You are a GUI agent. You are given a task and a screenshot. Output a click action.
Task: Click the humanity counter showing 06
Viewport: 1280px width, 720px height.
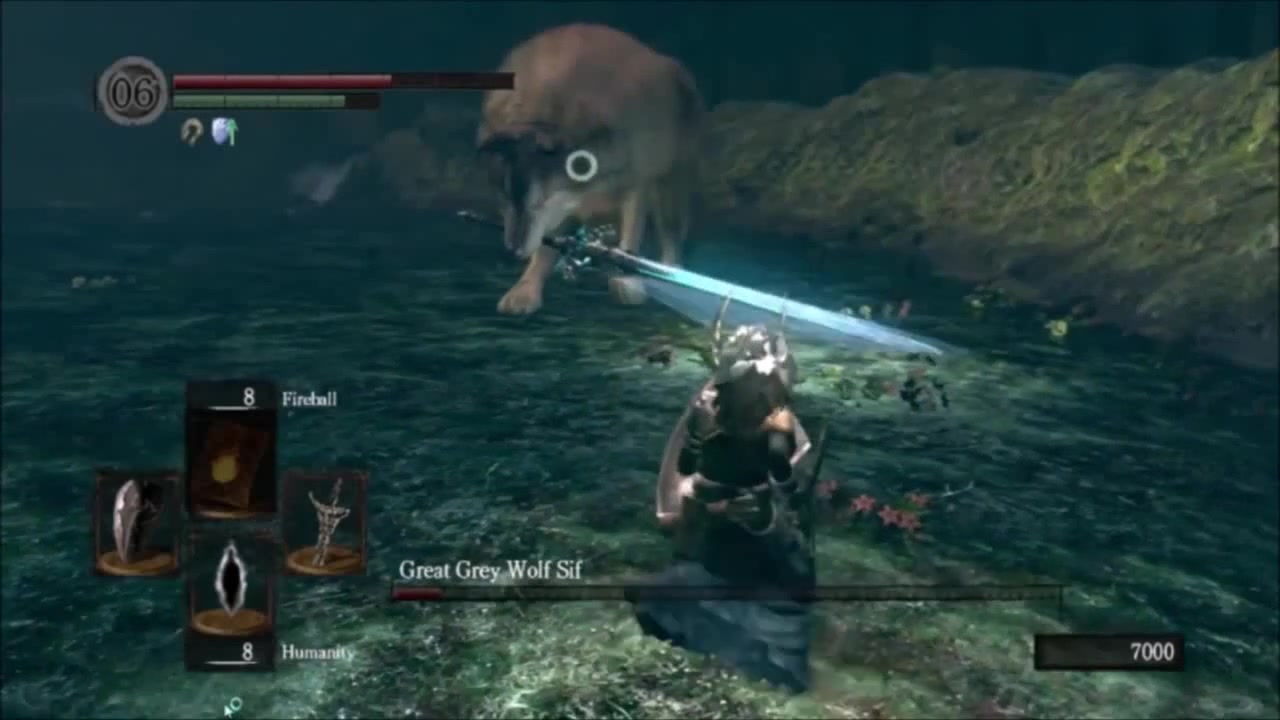point(133,90)
